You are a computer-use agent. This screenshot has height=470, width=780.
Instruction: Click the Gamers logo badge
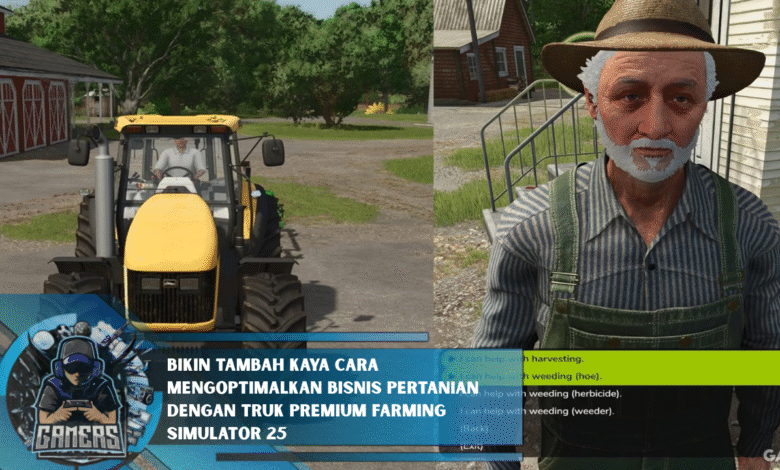(x=75, y=395)
